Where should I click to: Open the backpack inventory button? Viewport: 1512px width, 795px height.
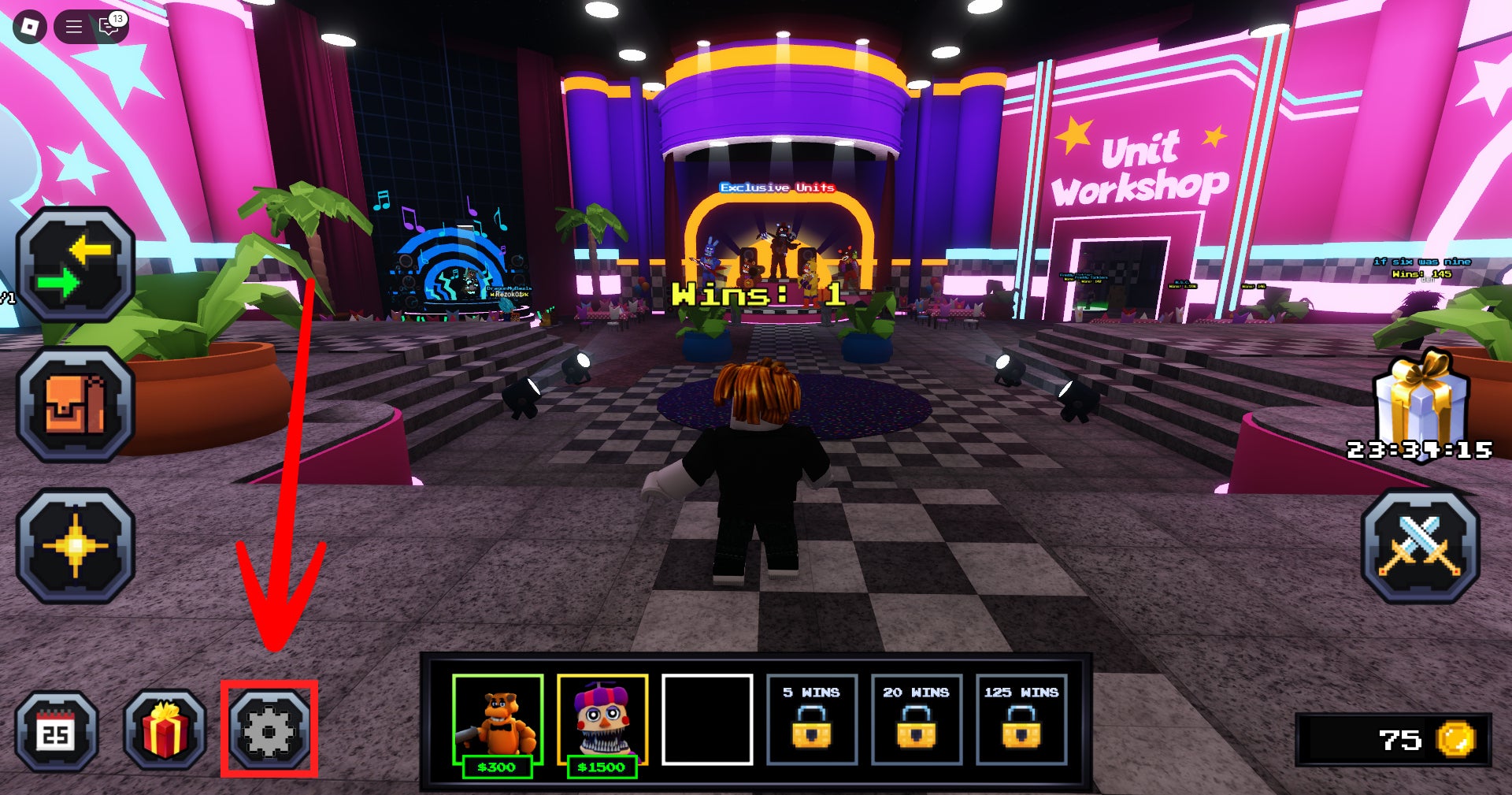point(76,404)
